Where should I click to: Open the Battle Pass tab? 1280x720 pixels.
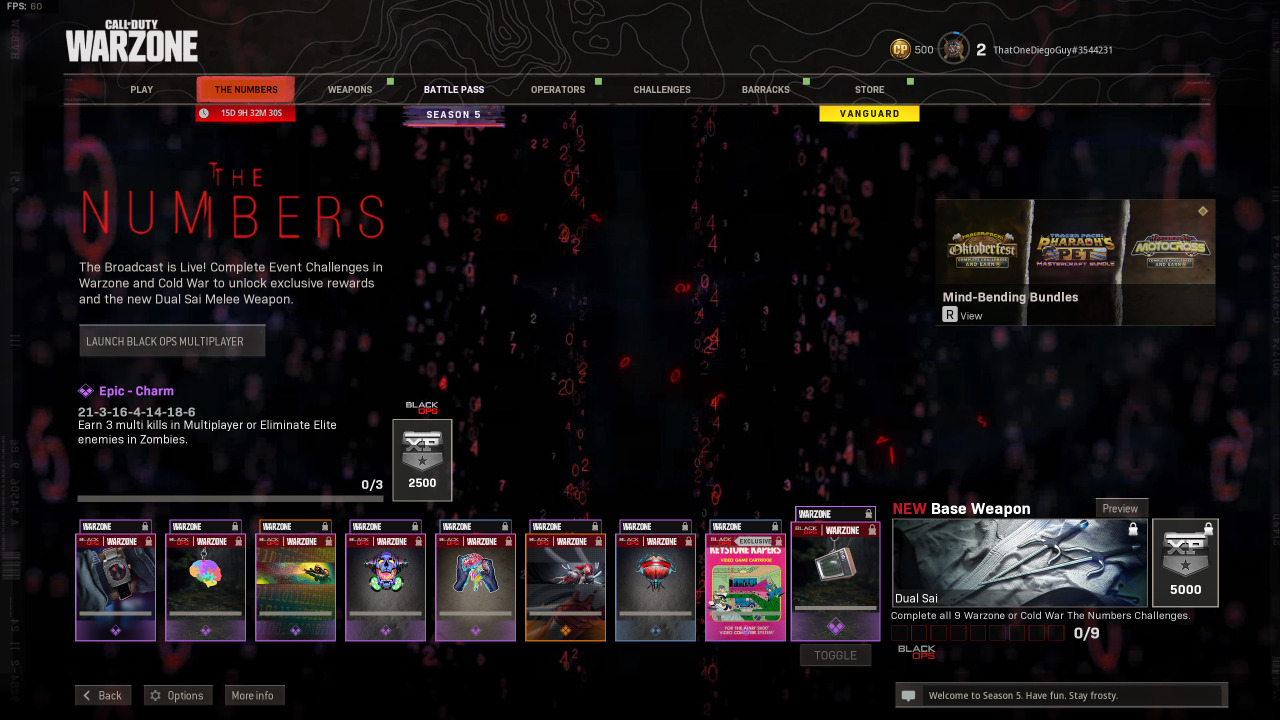(x=454, y=89)
